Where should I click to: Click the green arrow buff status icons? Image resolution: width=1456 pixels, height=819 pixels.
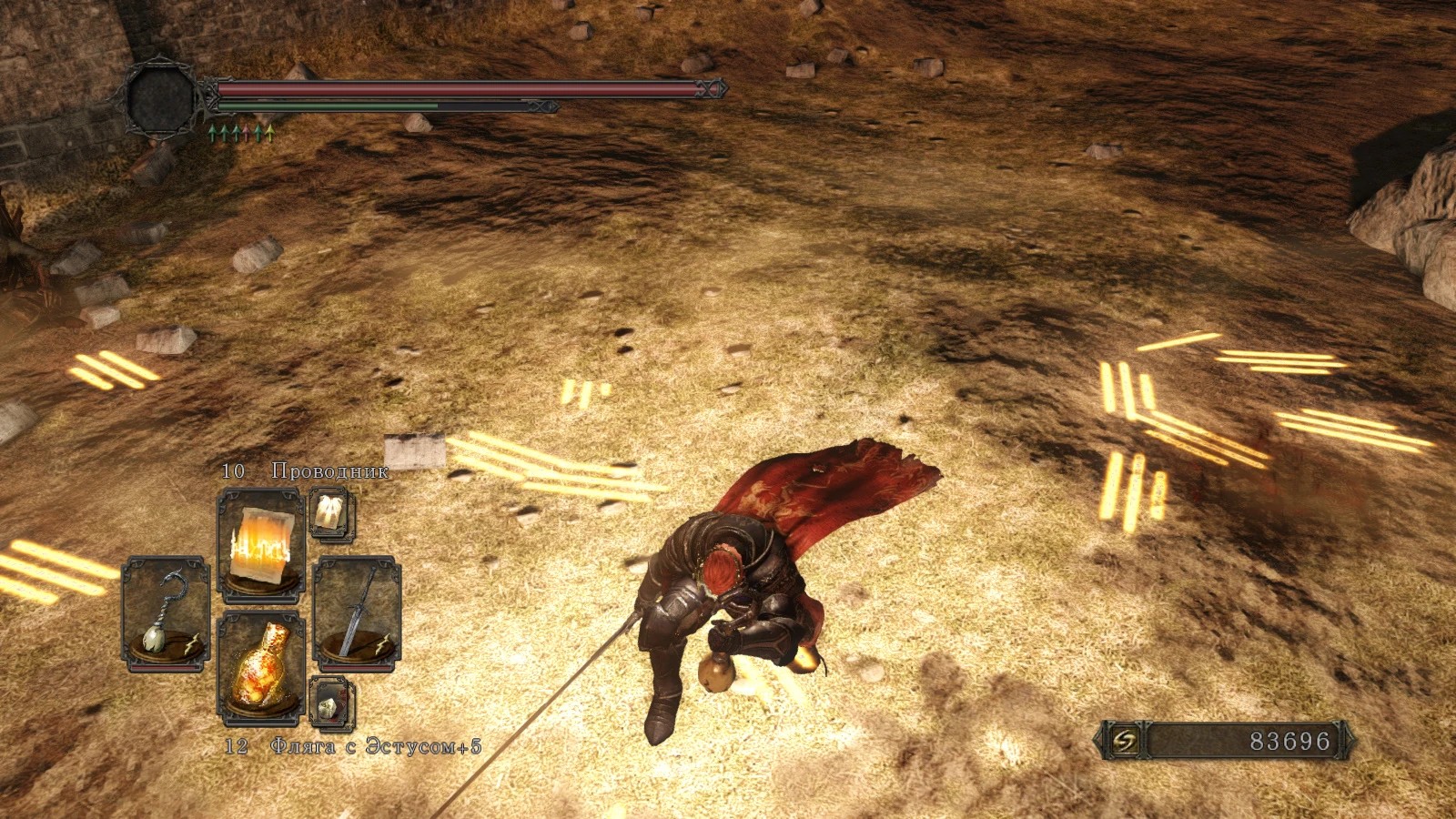(x=241, y=134)
